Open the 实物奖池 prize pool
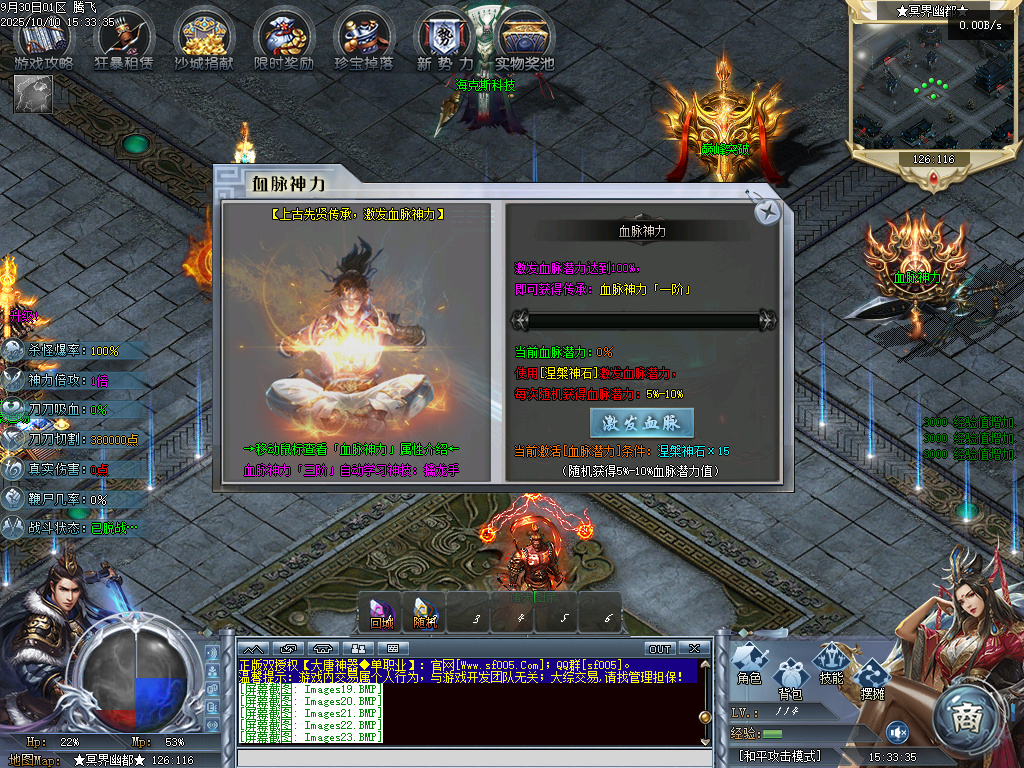Screen dimensions: 1024x768 pos(524,41)
